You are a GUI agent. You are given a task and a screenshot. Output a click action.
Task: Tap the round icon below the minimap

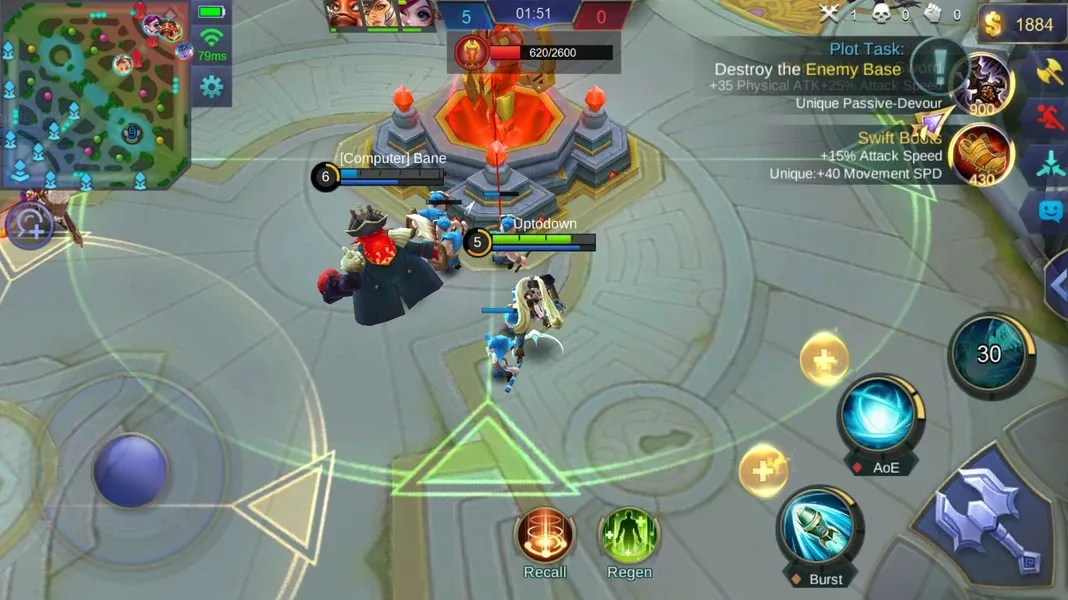coord(30,226)
